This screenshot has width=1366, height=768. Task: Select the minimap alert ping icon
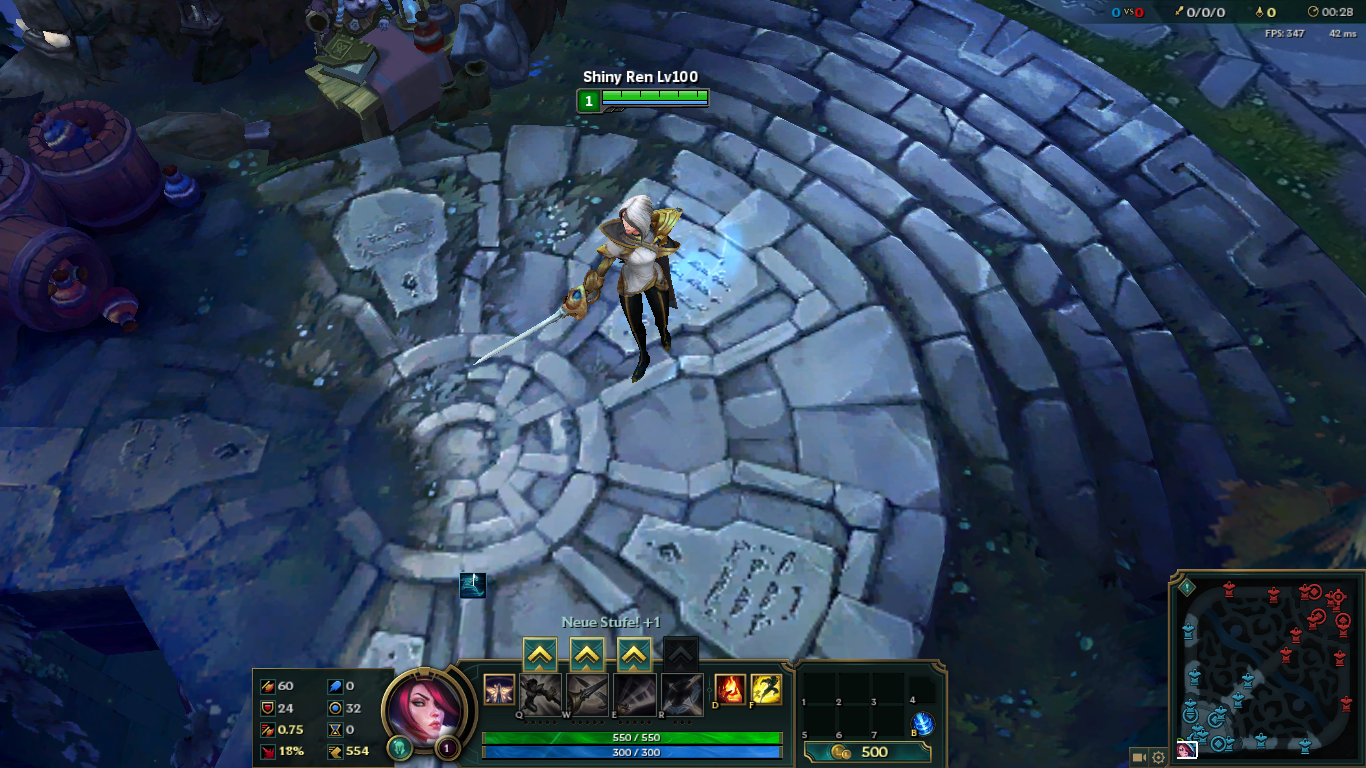tap(1187, 587)
